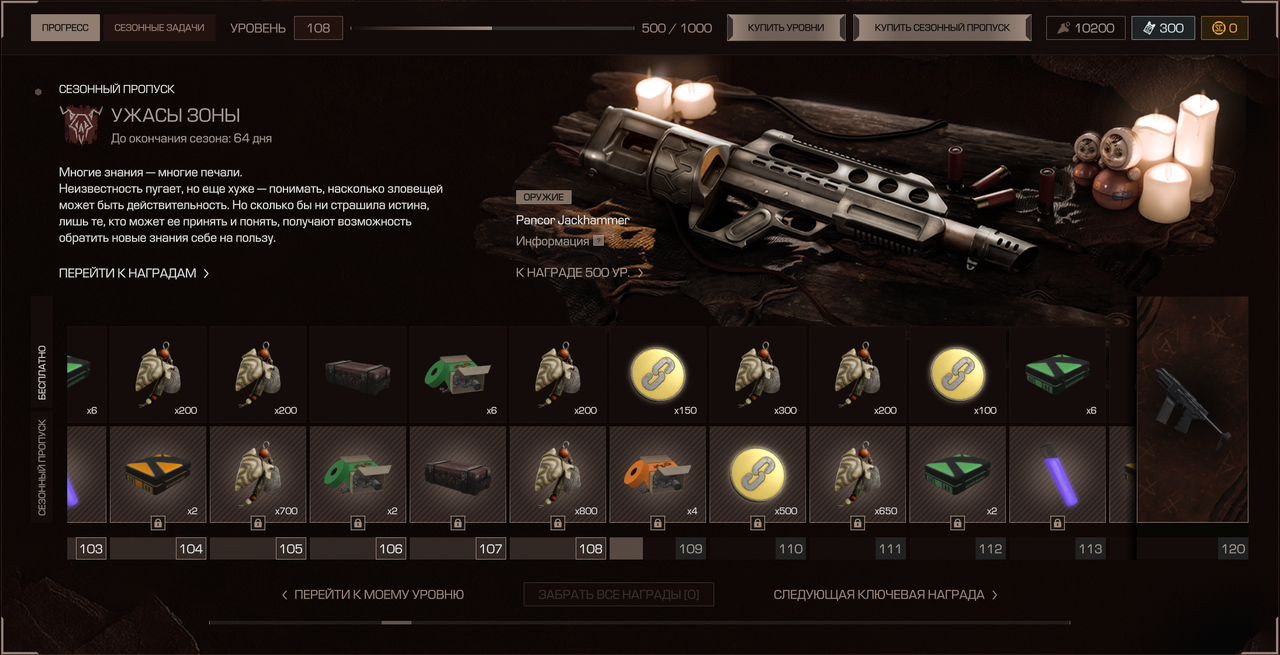Click the Купить уровни button
The height and width of the screenshot is (655, 1280).
point(786,28)
